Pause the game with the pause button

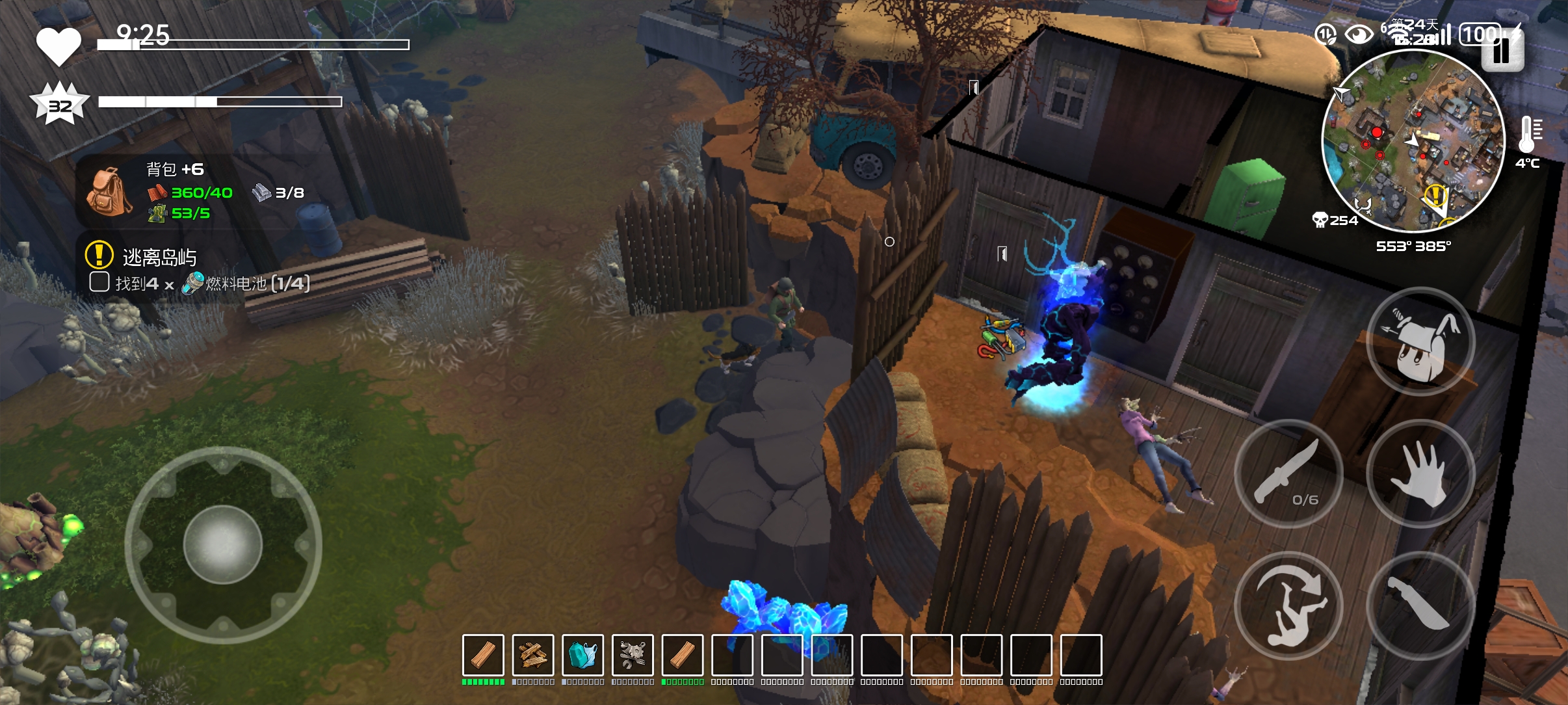[1502, 51]
